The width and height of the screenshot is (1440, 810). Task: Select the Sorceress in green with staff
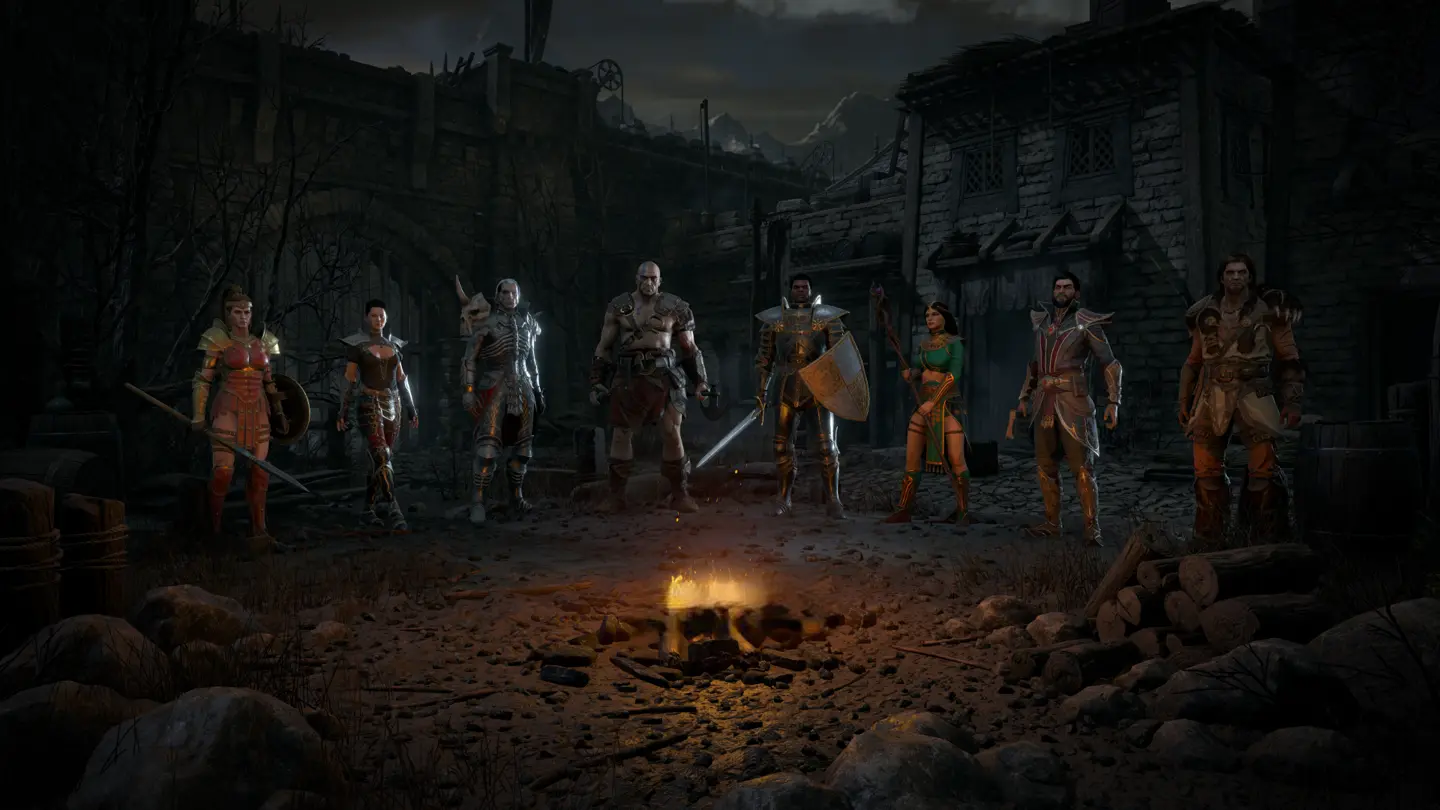937,410
